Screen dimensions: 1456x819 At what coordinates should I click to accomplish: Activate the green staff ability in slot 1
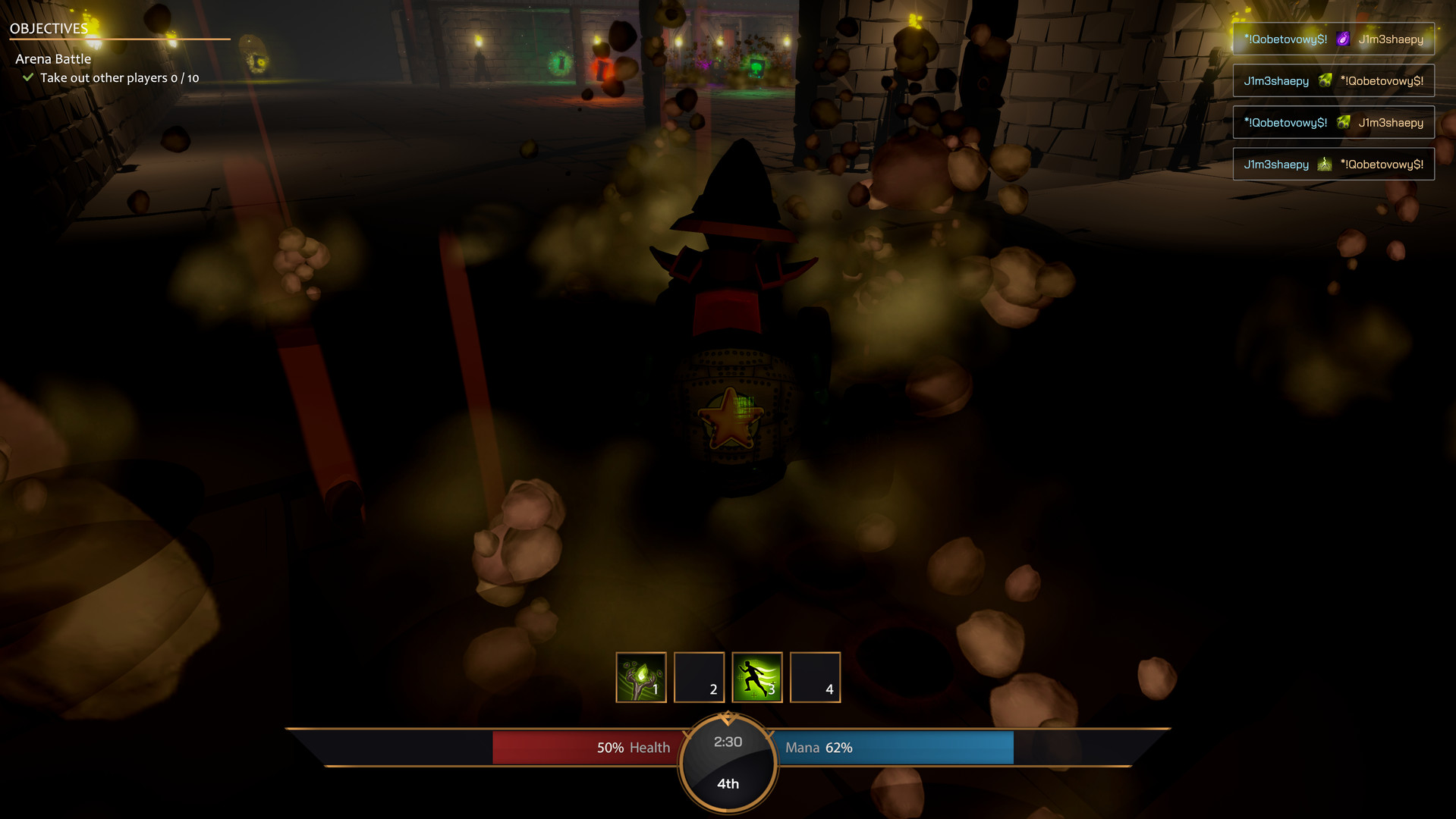(x=640, y=677)
